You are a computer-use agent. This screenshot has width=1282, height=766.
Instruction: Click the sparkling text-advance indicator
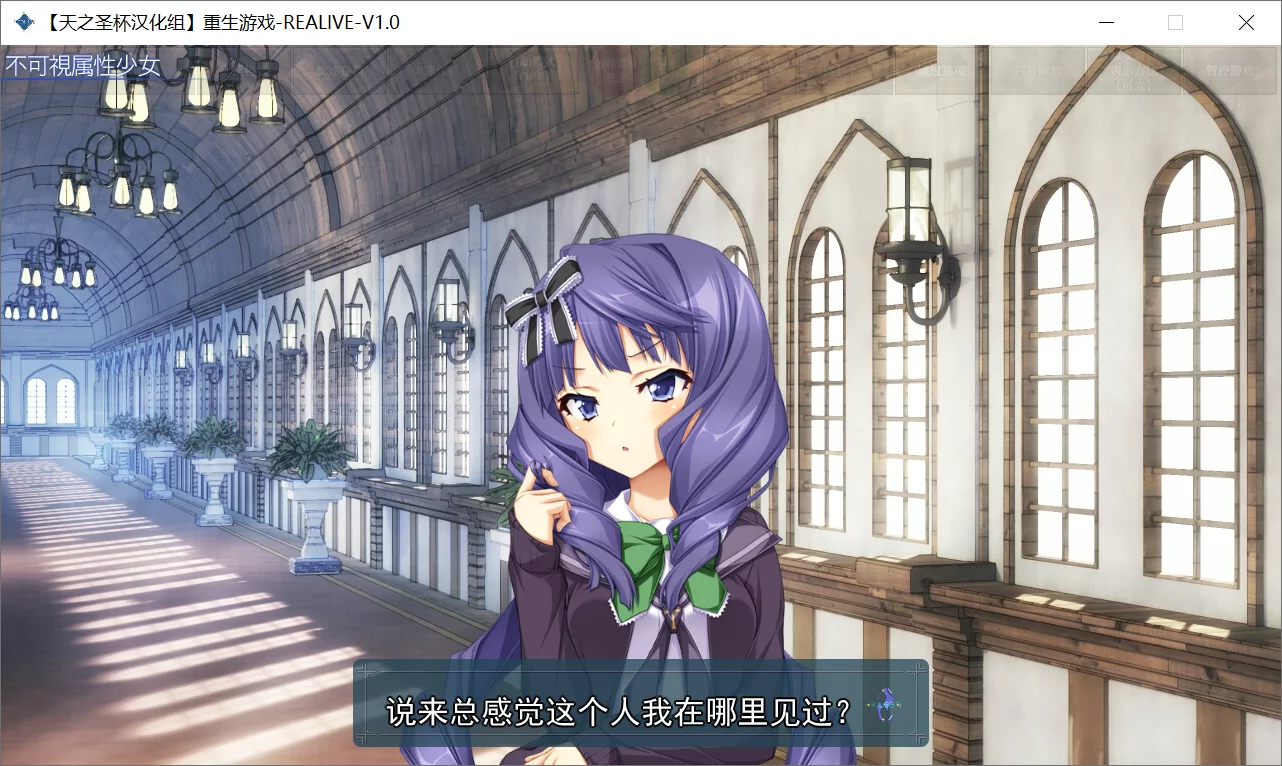coord(884,706)
